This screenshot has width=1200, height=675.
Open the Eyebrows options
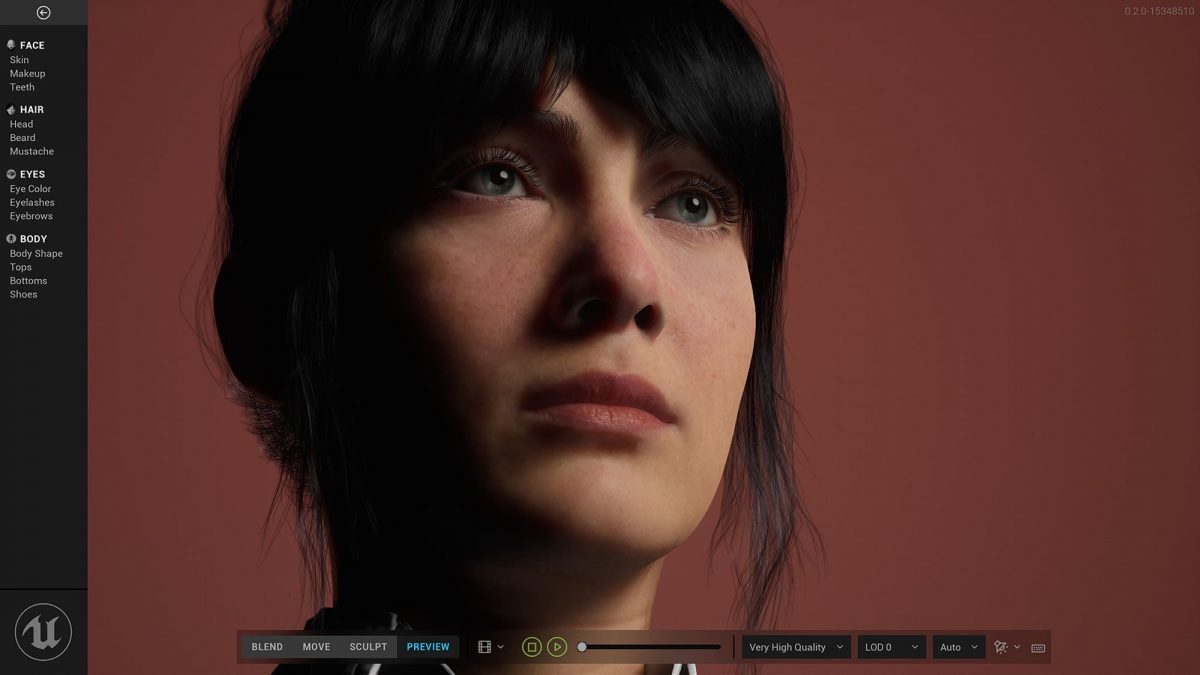(31, 216)
